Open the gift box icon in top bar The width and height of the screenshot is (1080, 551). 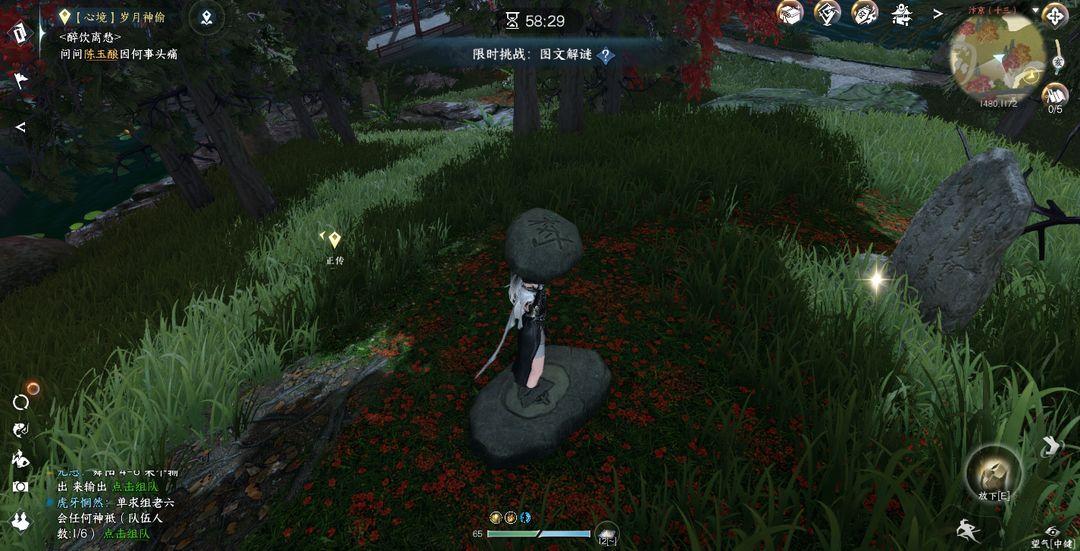[790, 13]
